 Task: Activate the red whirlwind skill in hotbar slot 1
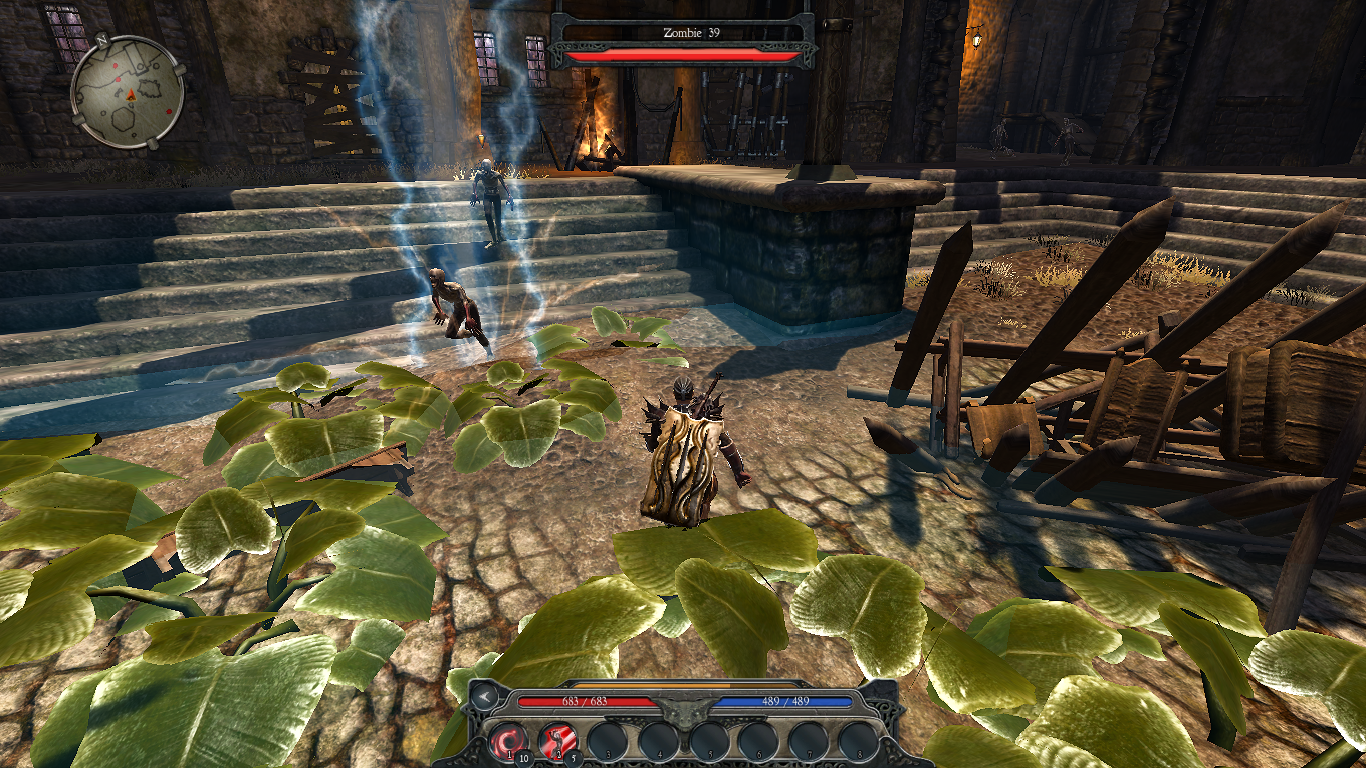(509, 739)
